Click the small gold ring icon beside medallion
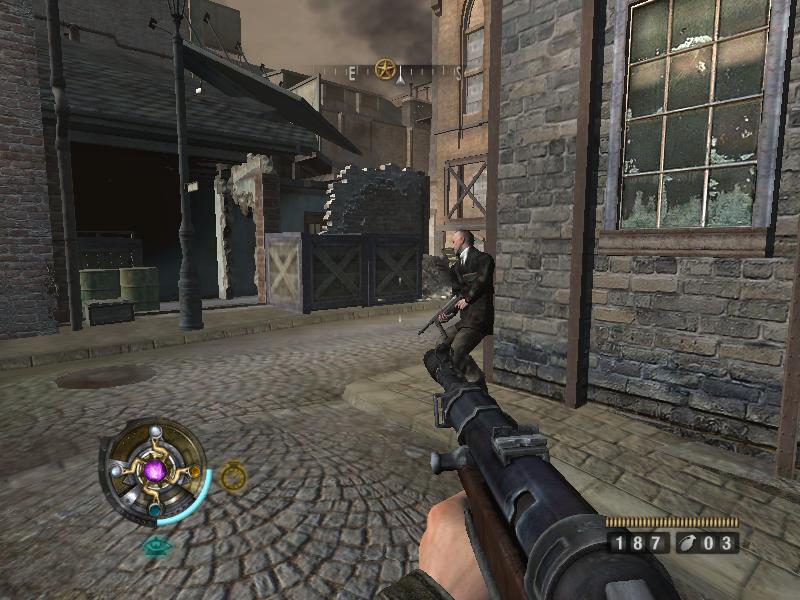 tap(233, 476)
